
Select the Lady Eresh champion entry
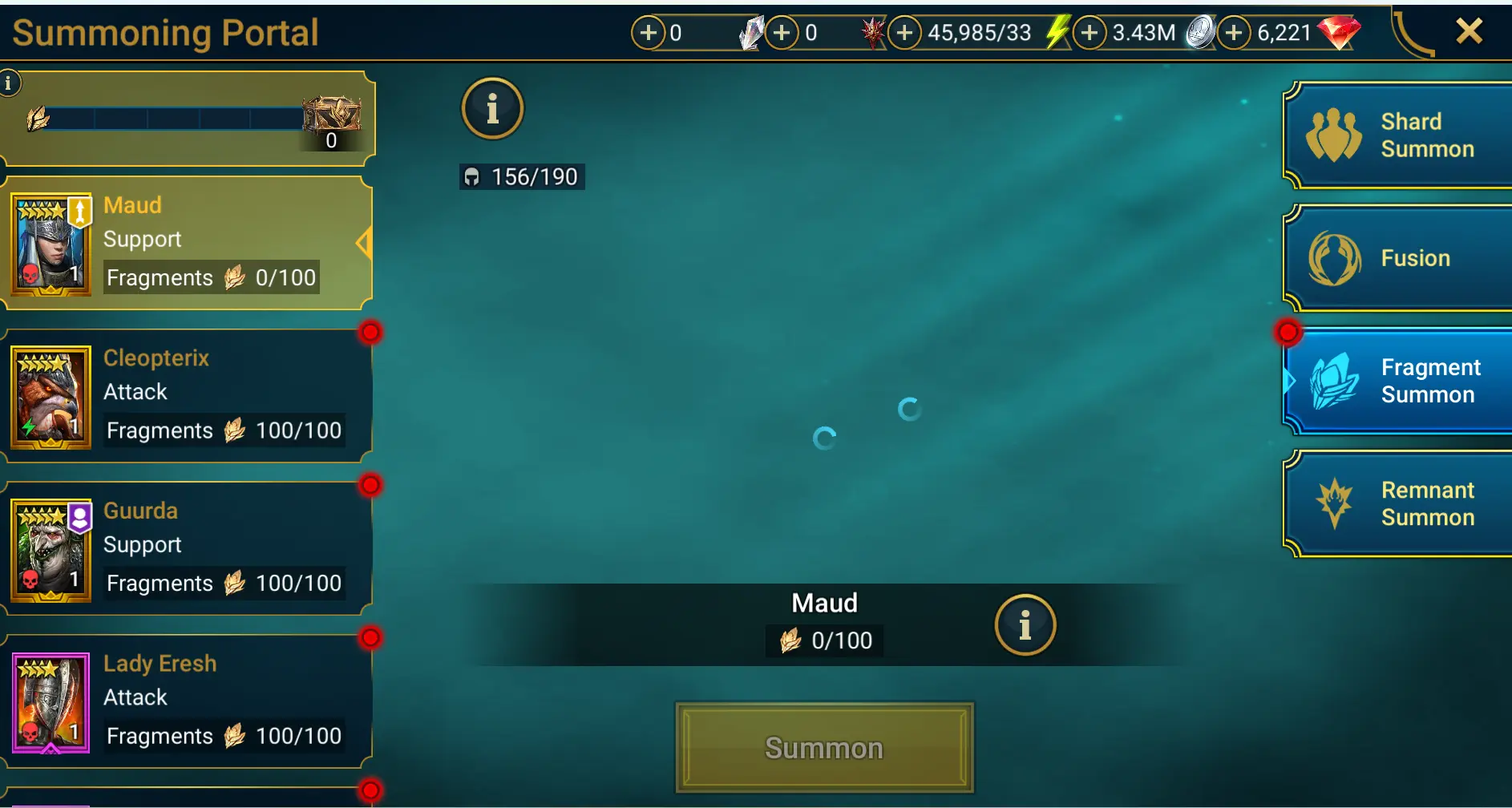pos(183,699)
